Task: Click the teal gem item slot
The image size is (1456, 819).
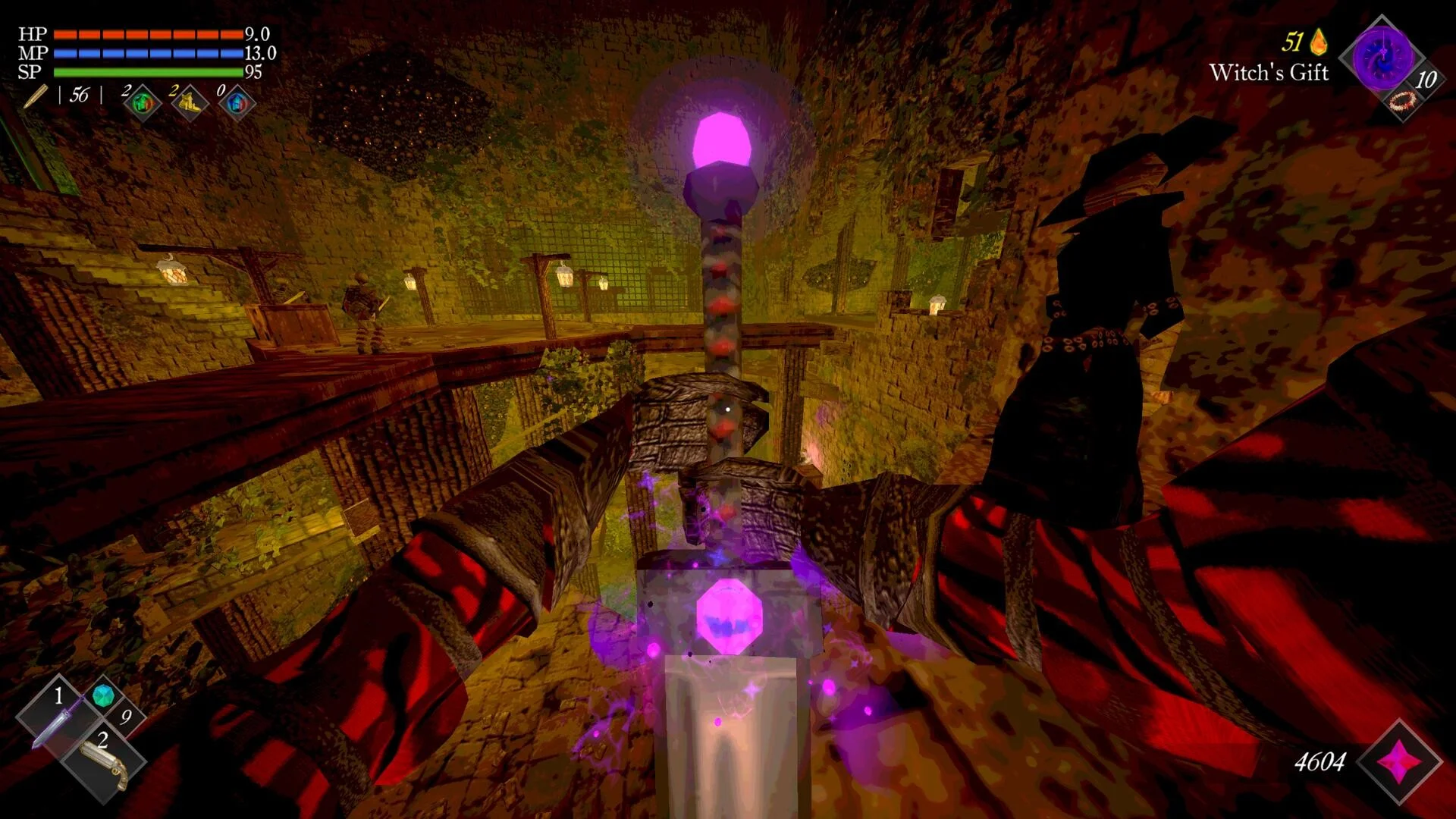Action: pos(104,695)
